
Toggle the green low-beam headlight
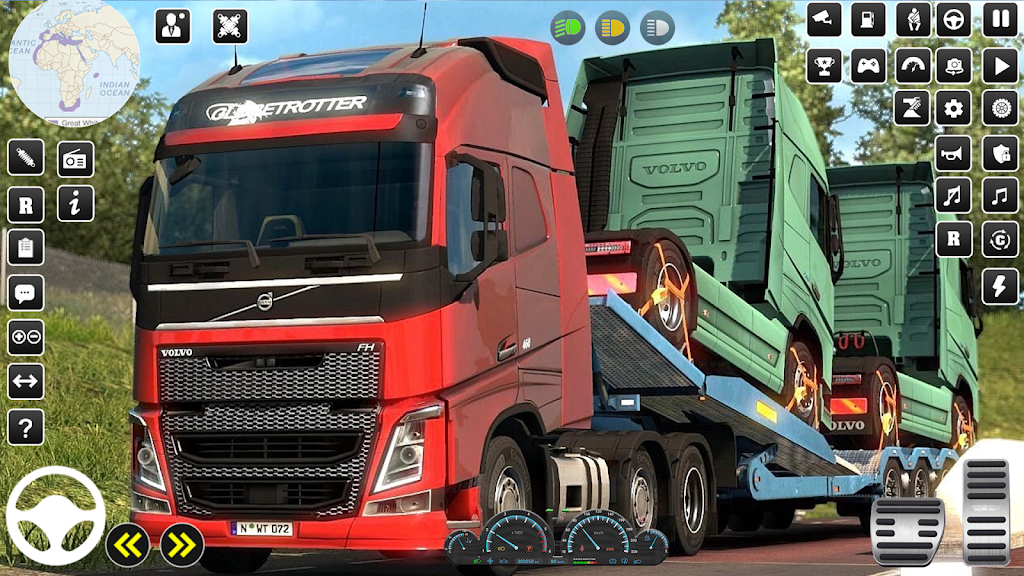(x=569, y=27)
